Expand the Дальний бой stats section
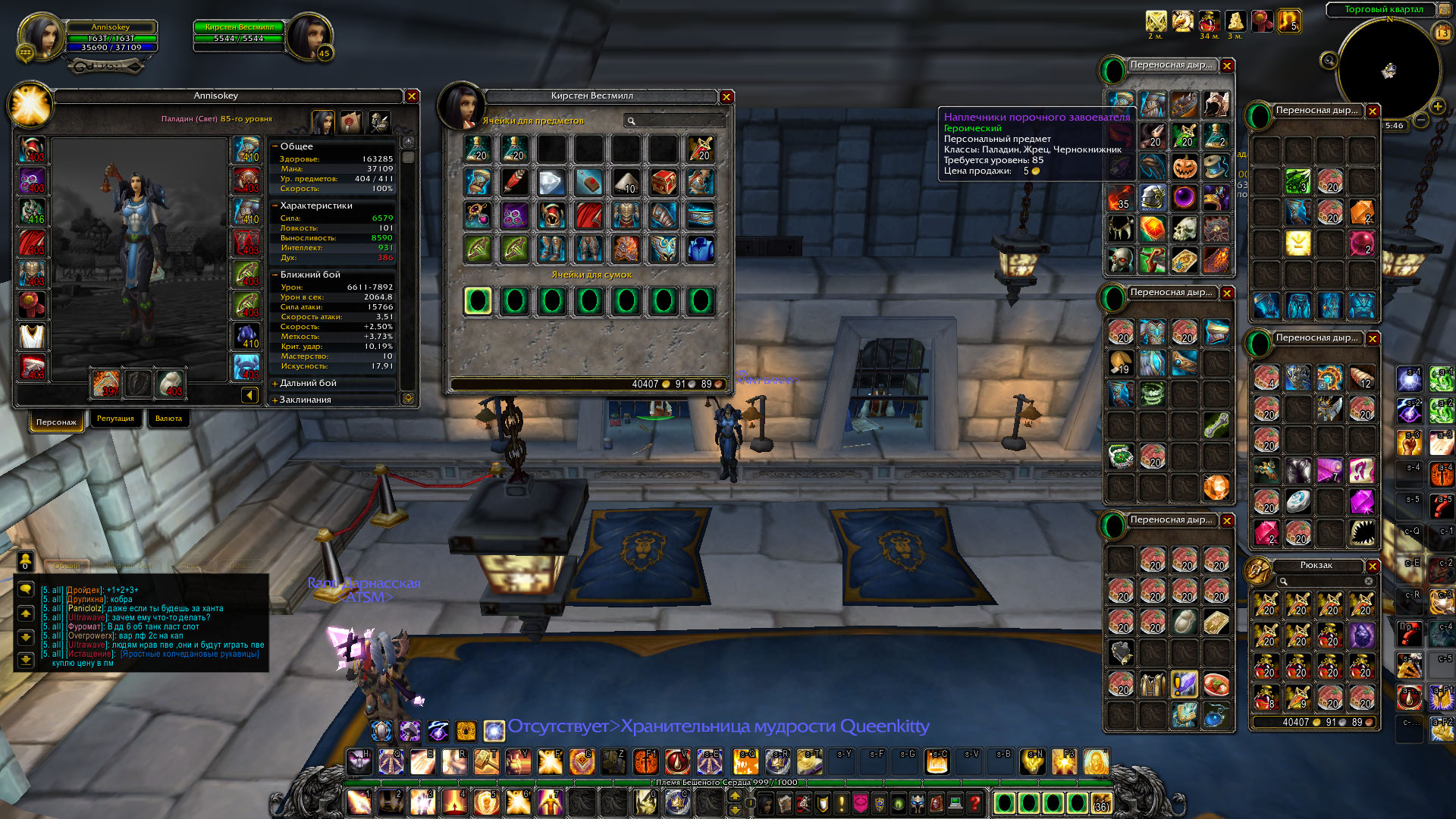1456x819 pixels. click(x=275, y=384)
